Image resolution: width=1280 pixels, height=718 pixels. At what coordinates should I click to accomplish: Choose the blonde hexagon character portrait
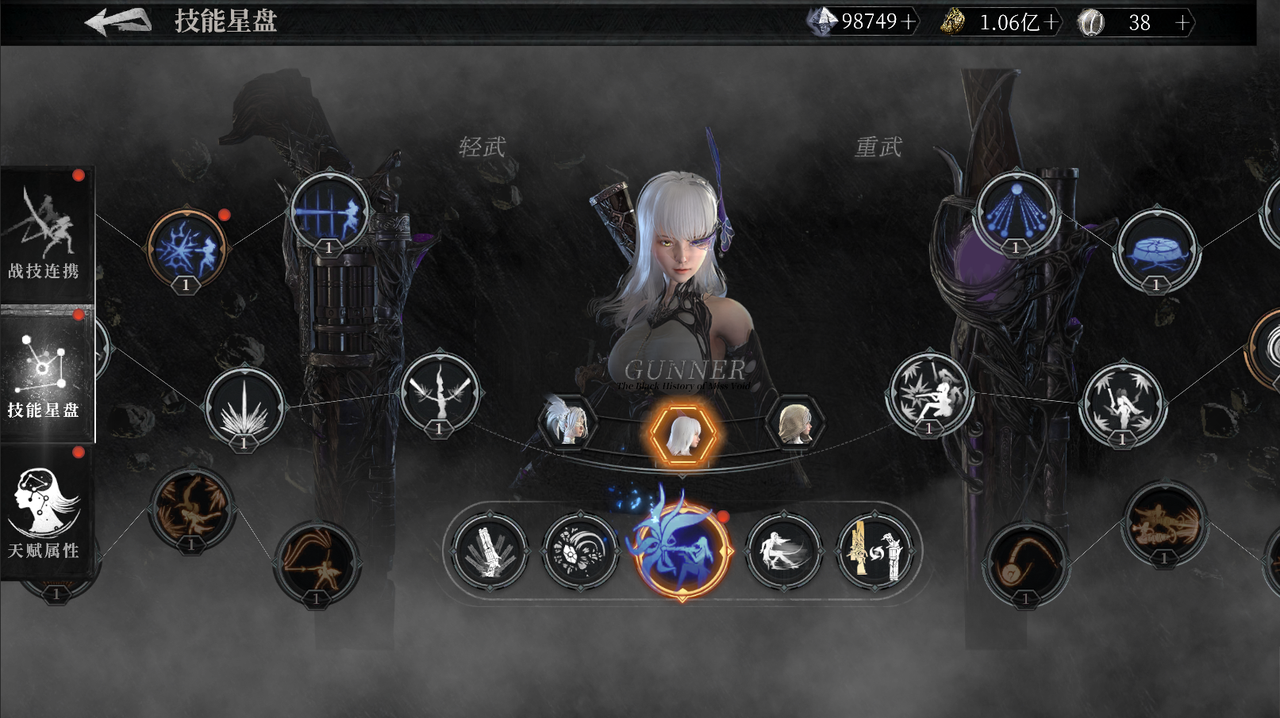tap(795, 423)
